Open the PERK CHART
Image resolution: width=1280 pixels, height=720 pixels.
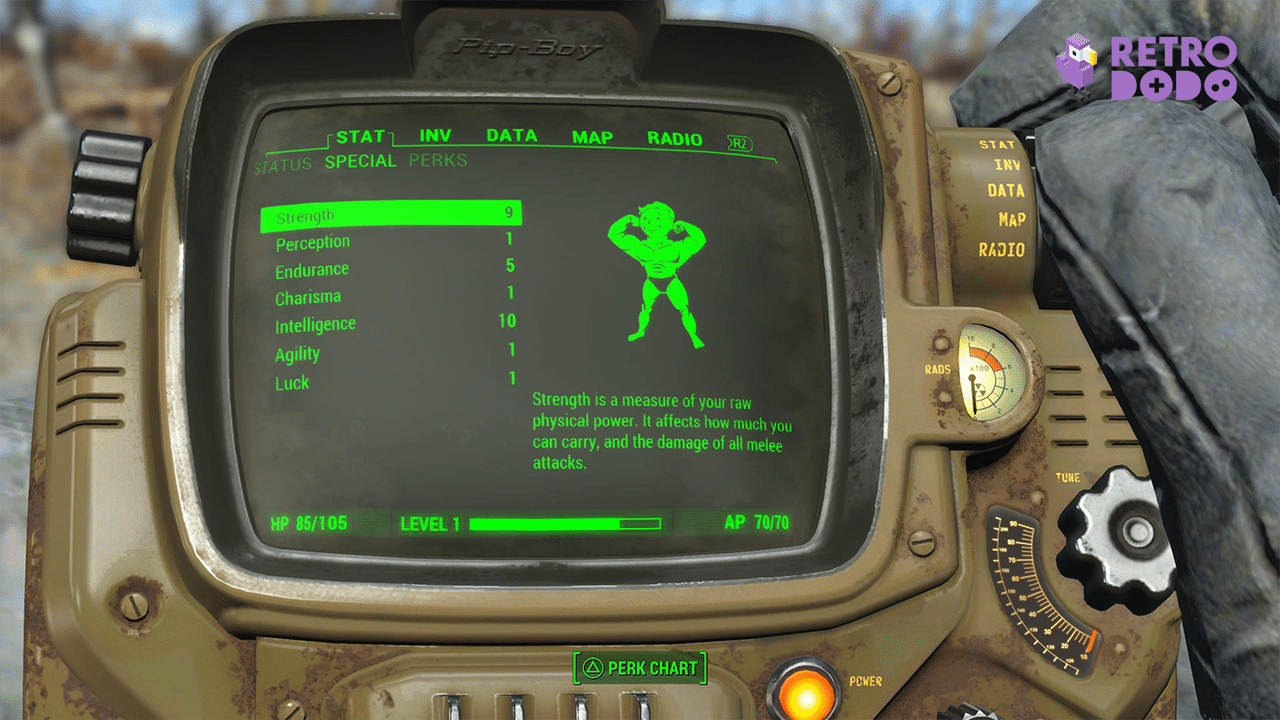tap(640, 667)
